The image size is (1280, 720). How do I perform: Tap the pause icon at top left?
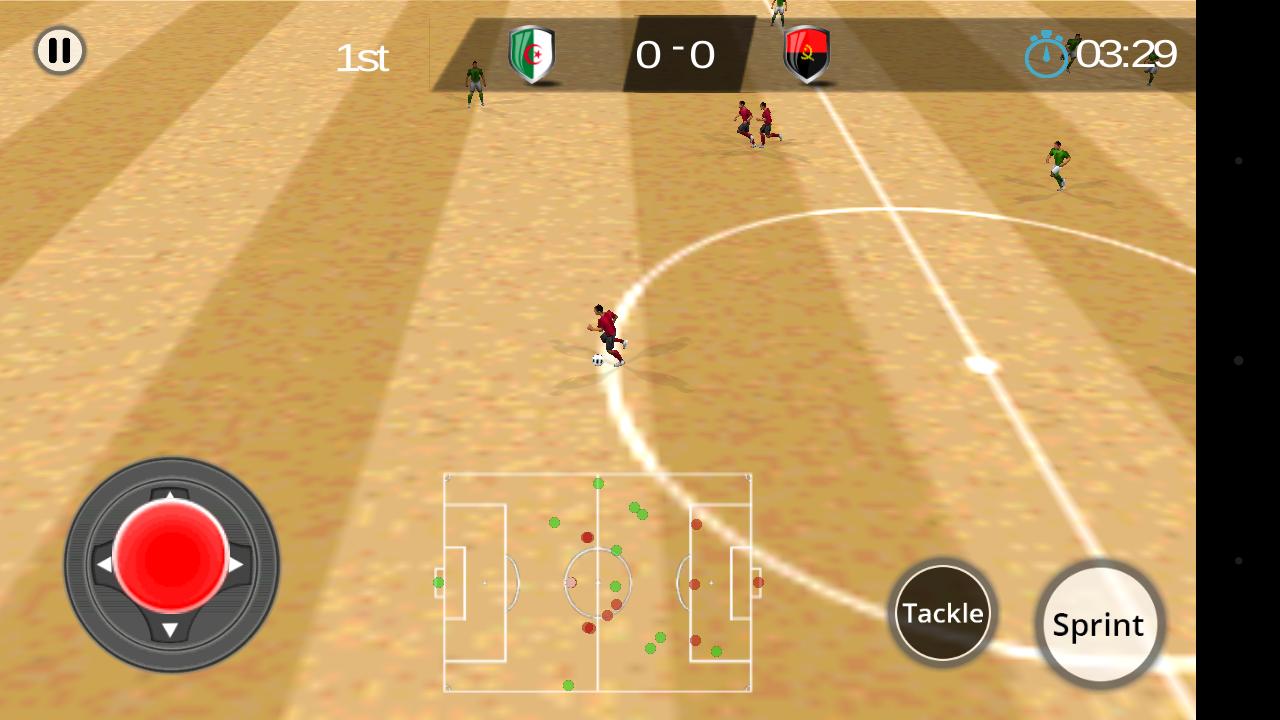click(x=59, y=51)
